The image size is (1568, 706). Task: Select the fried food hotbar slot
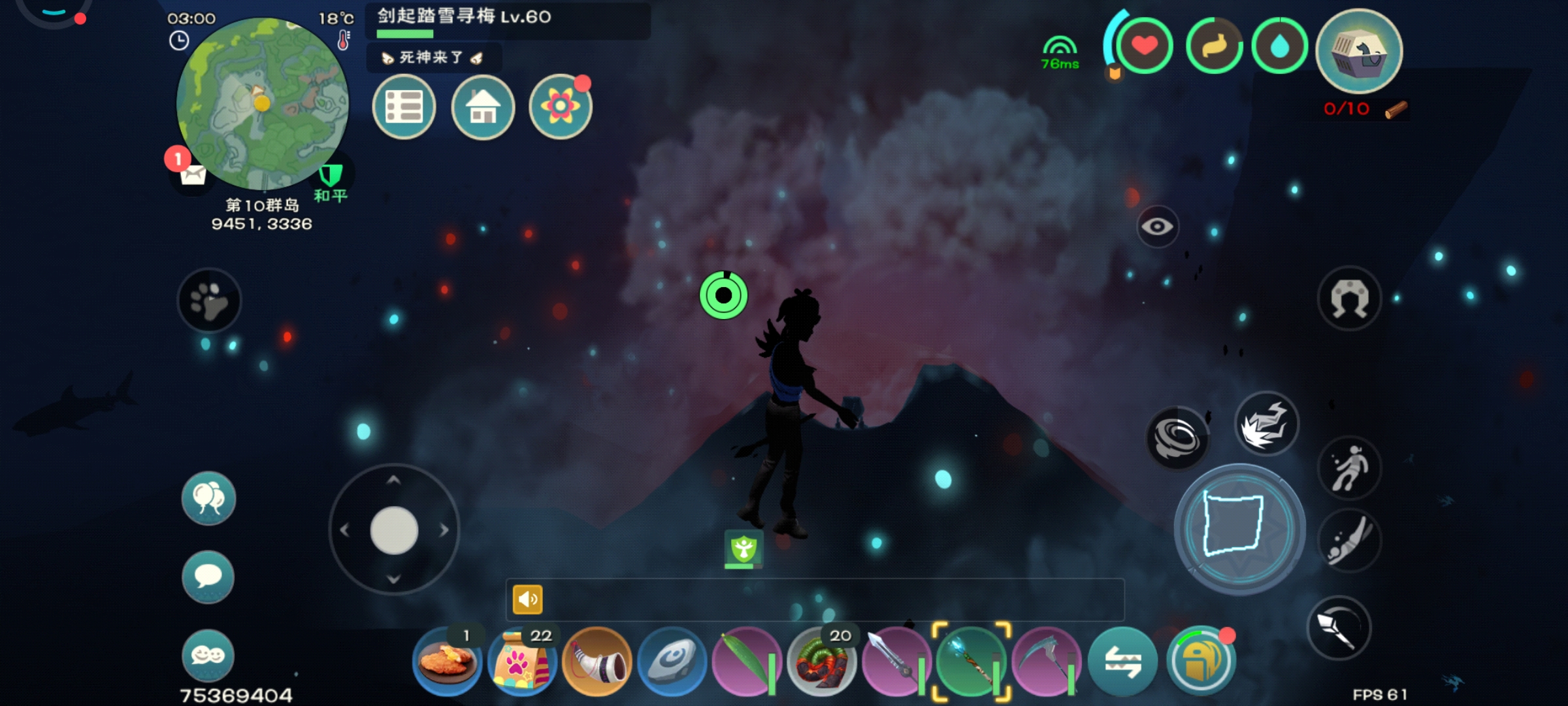[x=447, y=662]
